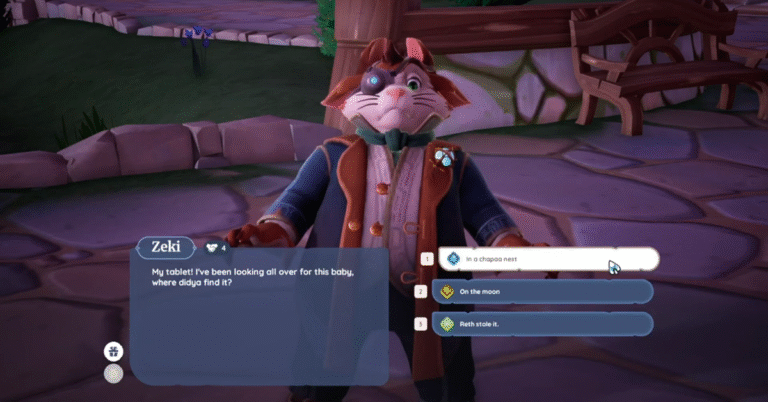Select the "On the moon" dialogue option

(543, 292)
